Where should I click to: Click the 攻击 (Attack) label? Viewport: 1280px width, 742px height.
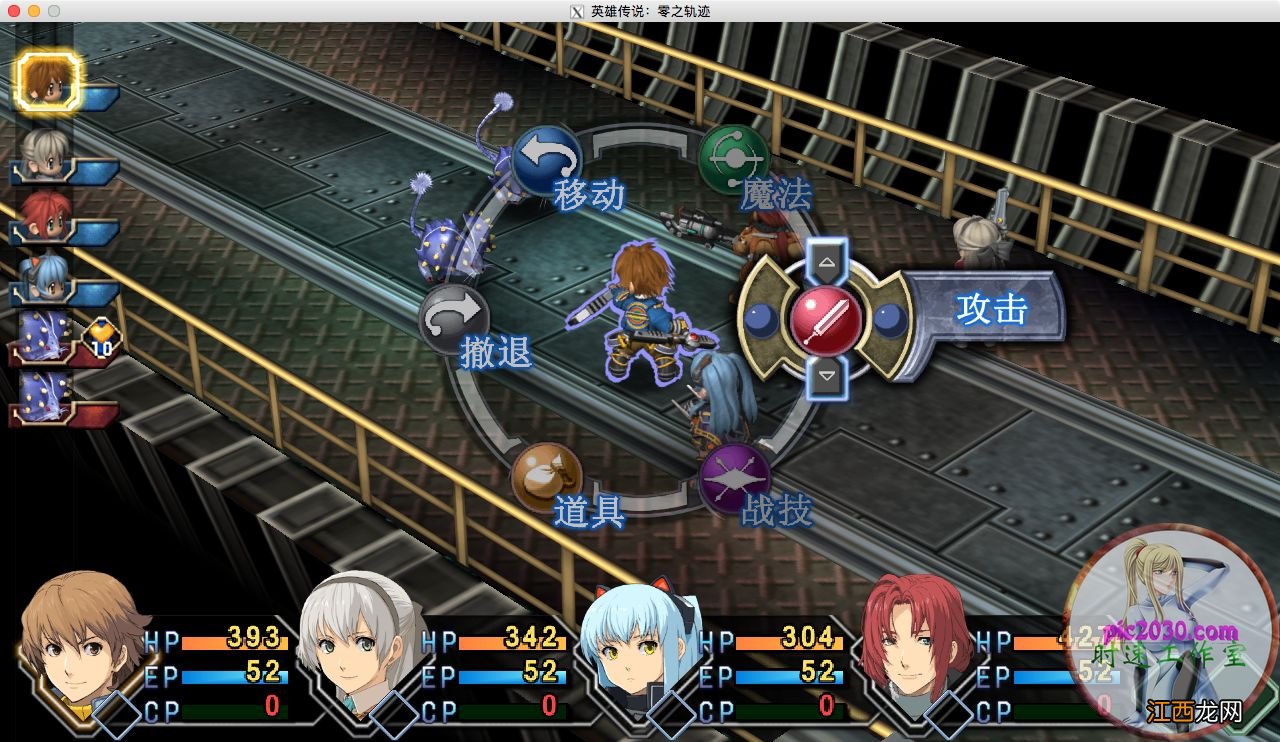[x=990, y=310]
